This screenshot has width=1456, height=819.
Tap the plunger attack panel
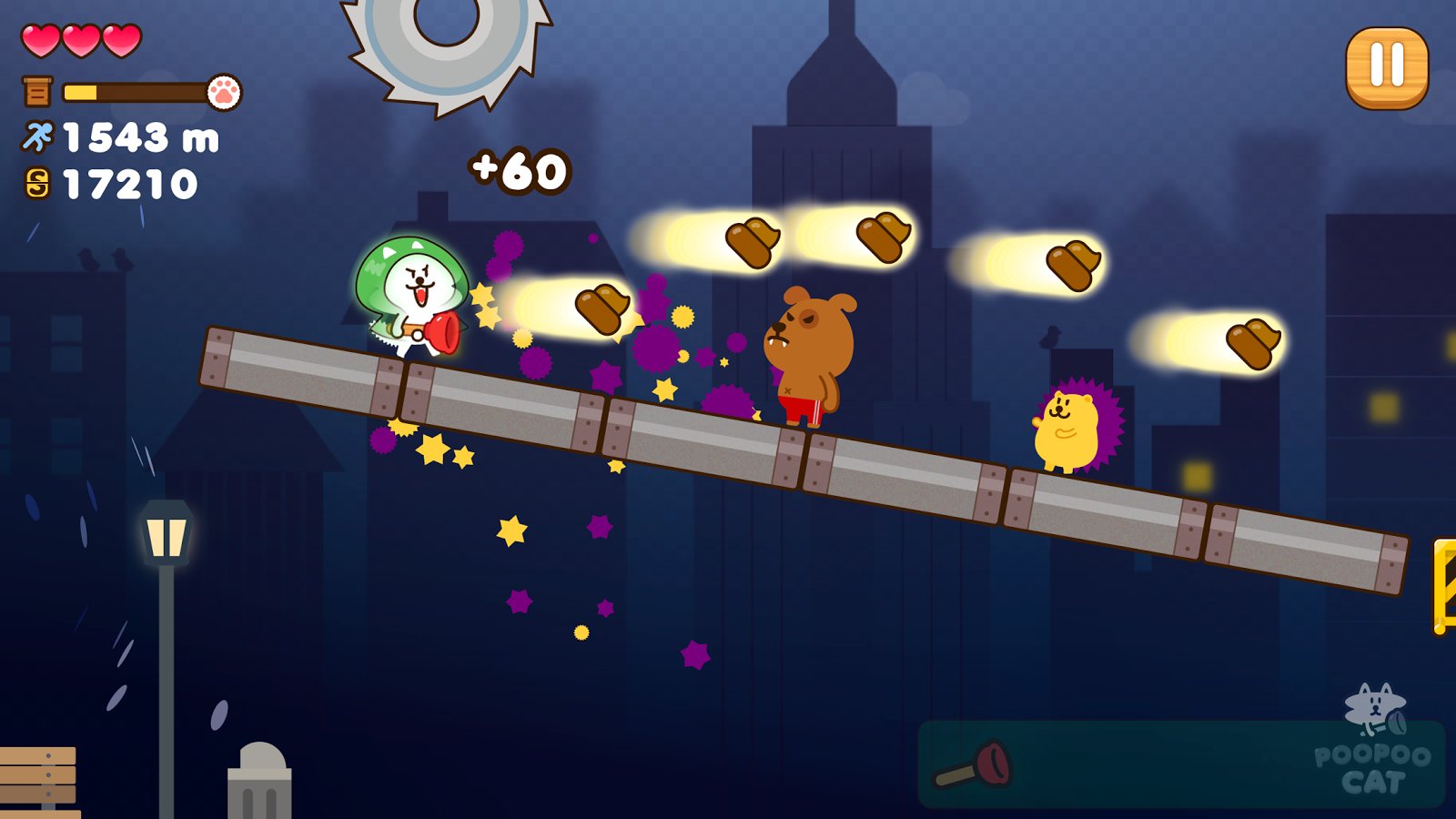[x=1179, y=764]
